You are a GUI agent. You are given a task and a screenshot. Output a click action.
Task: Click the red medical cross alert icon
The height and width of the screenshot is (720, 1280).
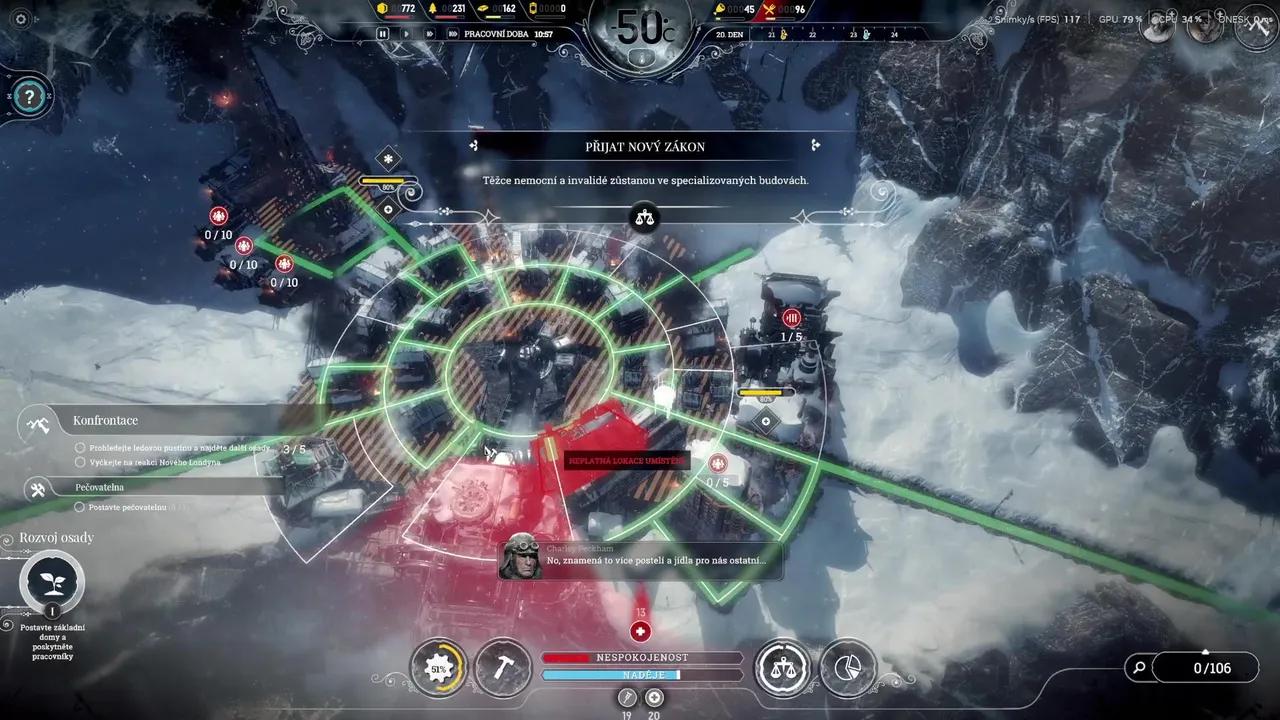tap(640, 631)
